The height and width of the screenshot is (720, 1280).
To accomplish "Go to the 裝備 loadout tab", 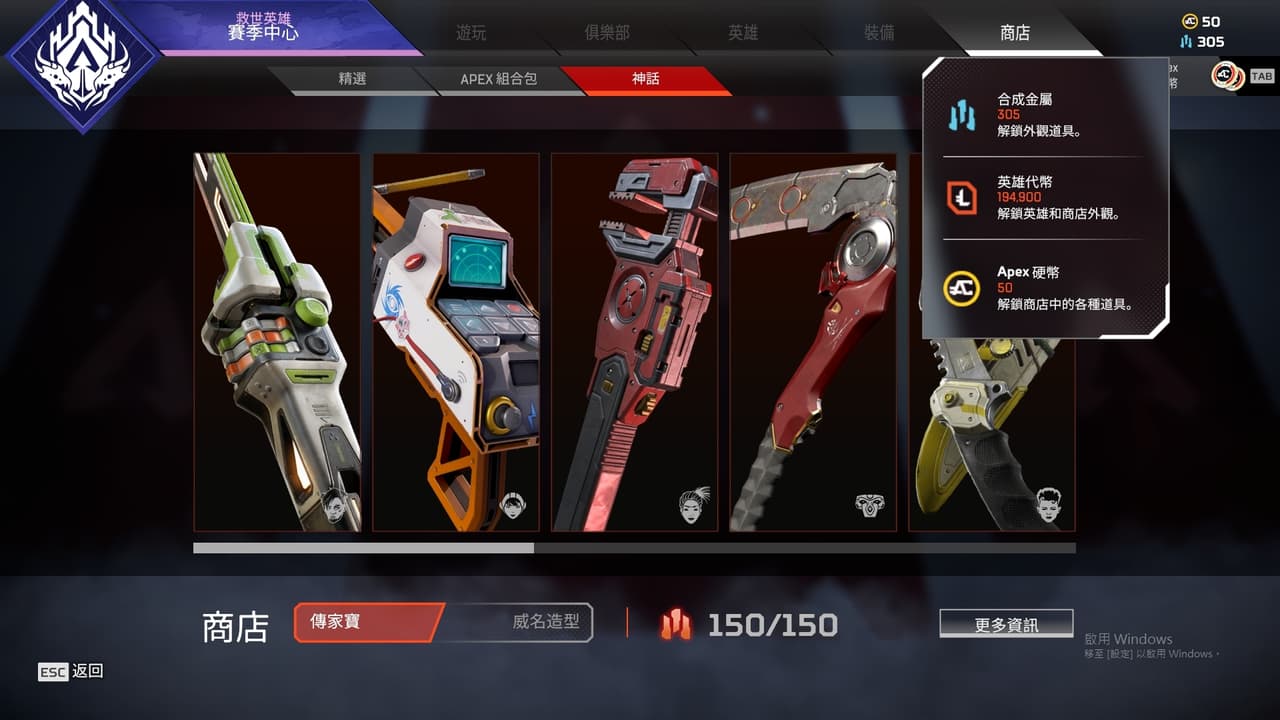I will point(879,33).
